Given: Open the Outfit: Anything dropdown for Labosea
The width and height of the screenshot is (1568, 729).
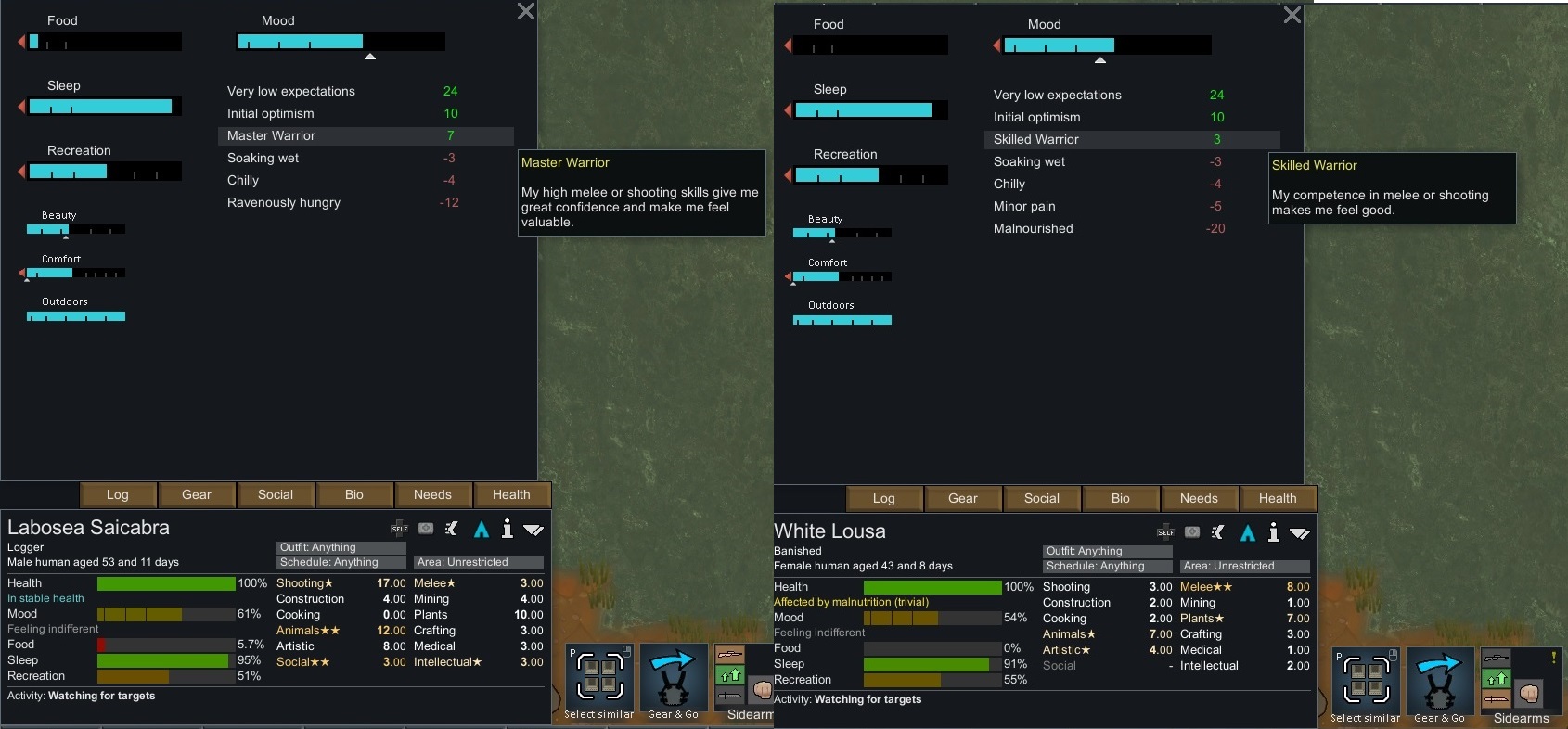Looking at the screenshot, I should pos(340,547).
